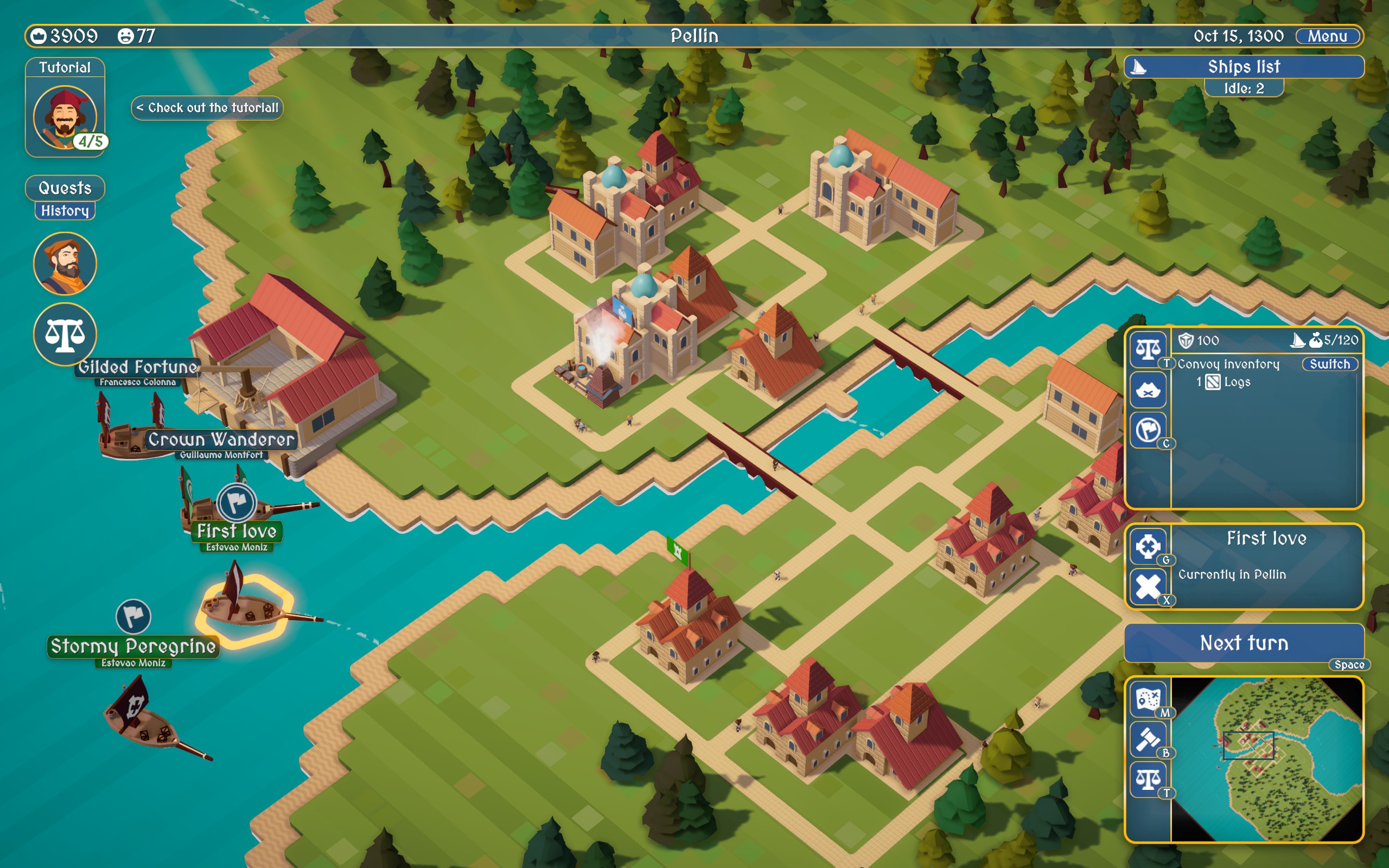Click the Switch inventory button

pos(1329,364)
